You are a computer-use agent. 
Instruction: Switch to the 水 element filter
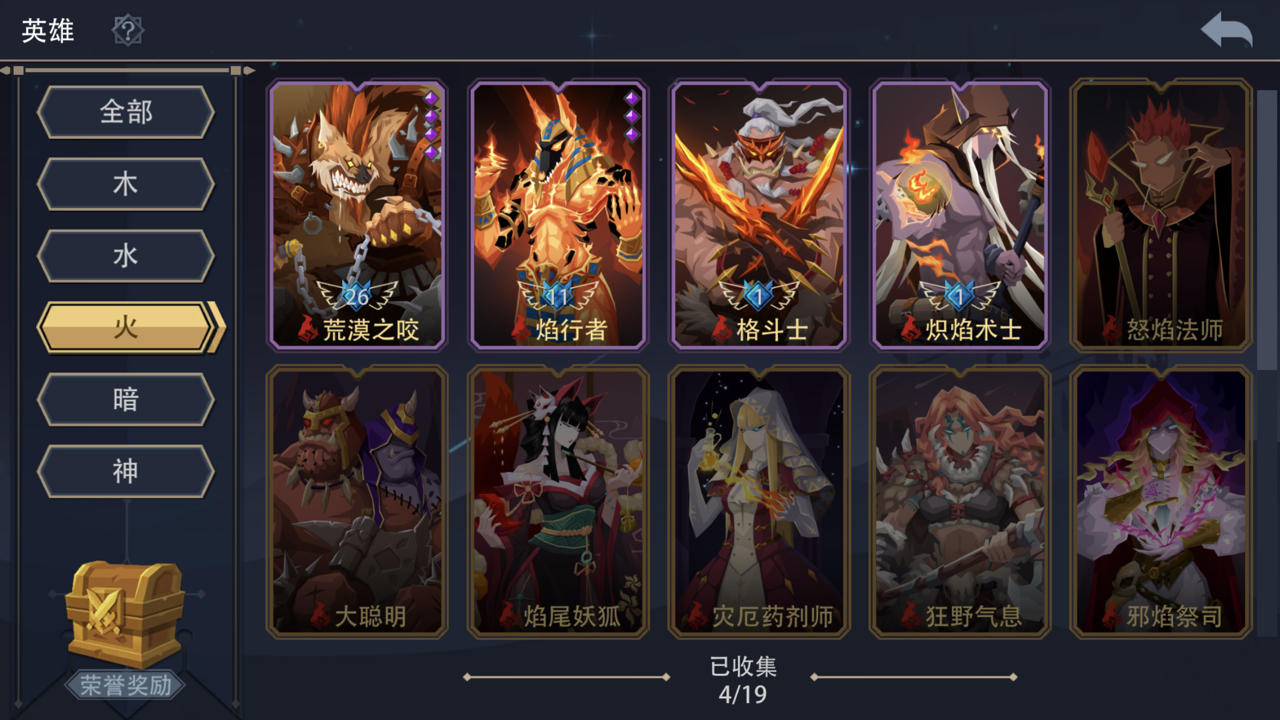coord(126,255)
